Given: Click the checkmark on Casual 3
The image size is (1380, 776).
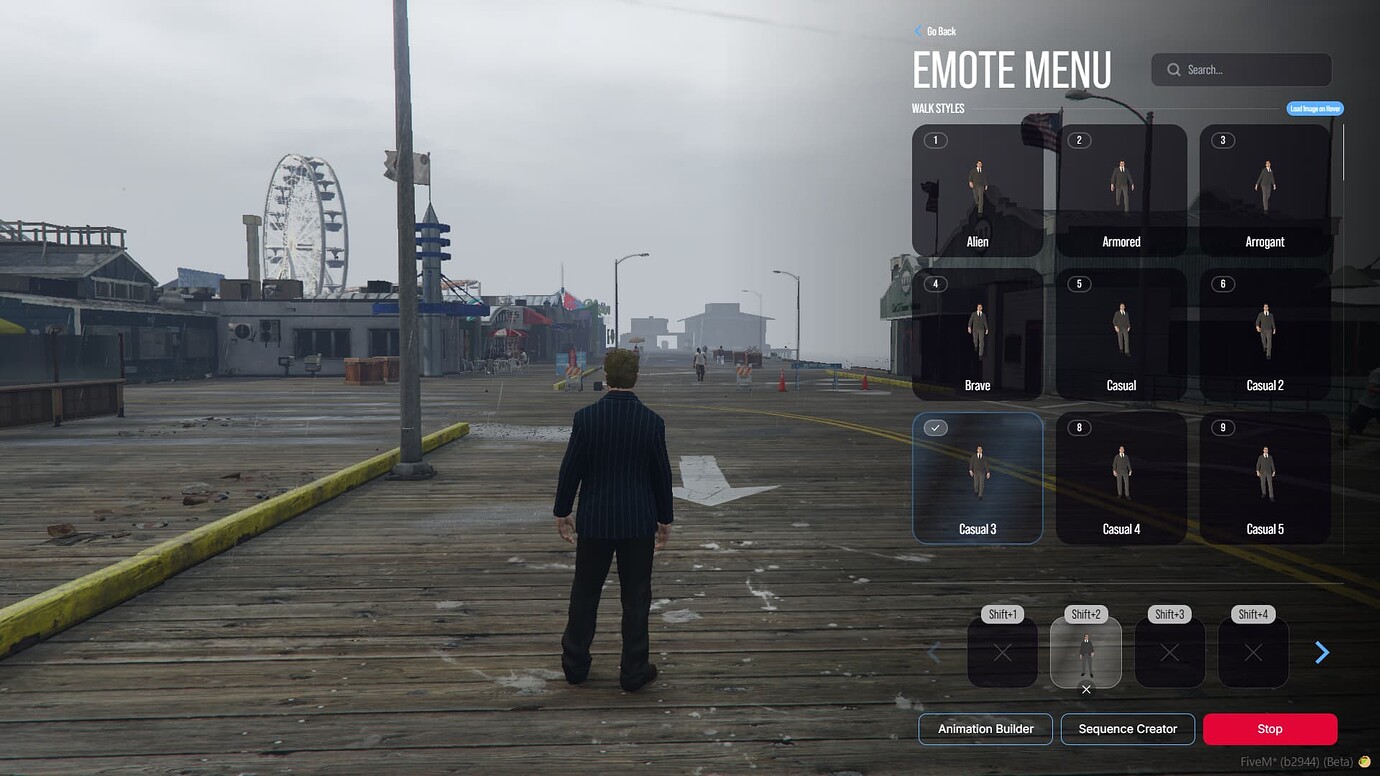Looking at the screenshot, I should [x=934, y=427].
